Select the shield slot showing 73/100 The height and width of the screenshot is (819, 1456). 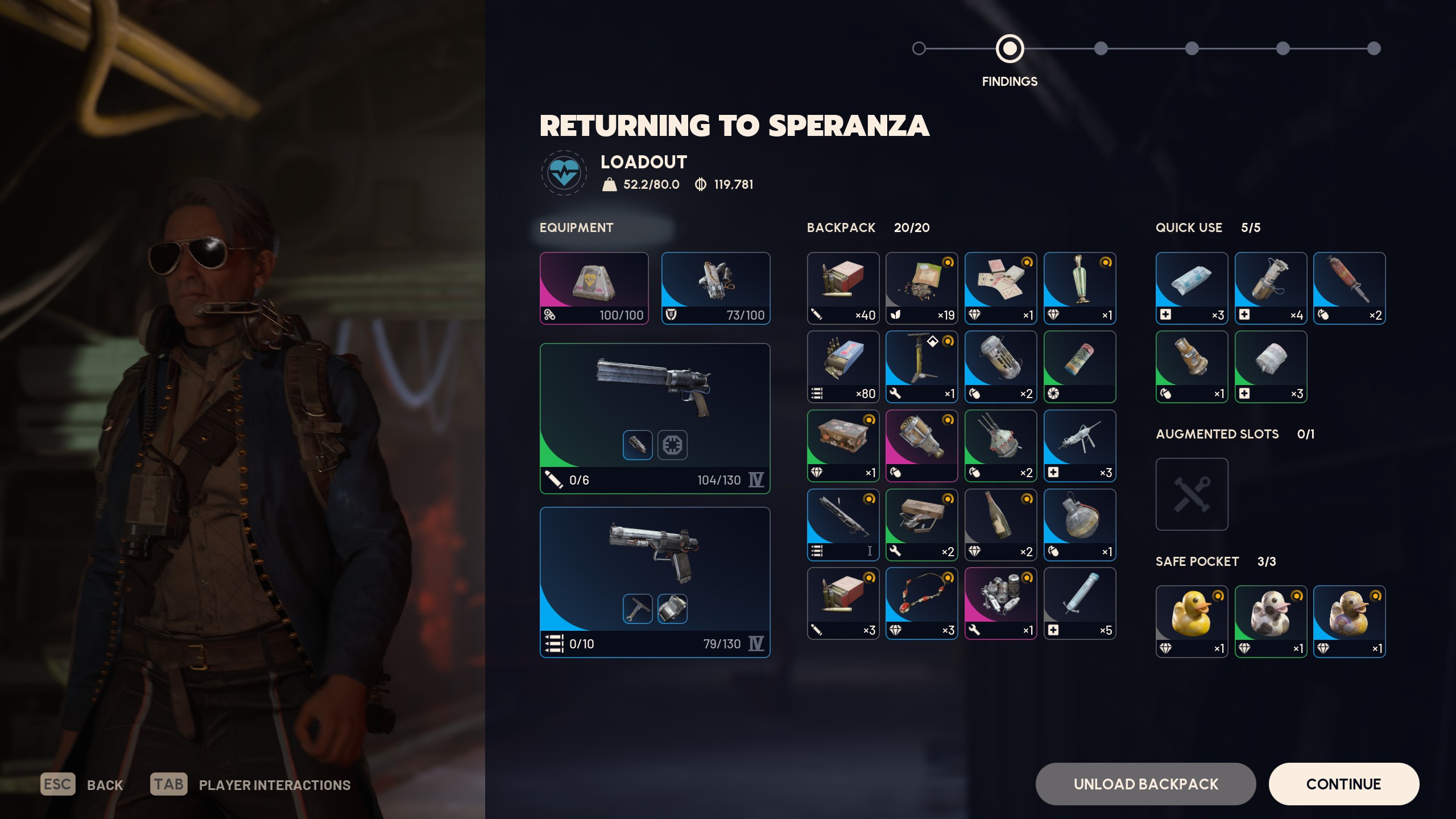point(715,288)
